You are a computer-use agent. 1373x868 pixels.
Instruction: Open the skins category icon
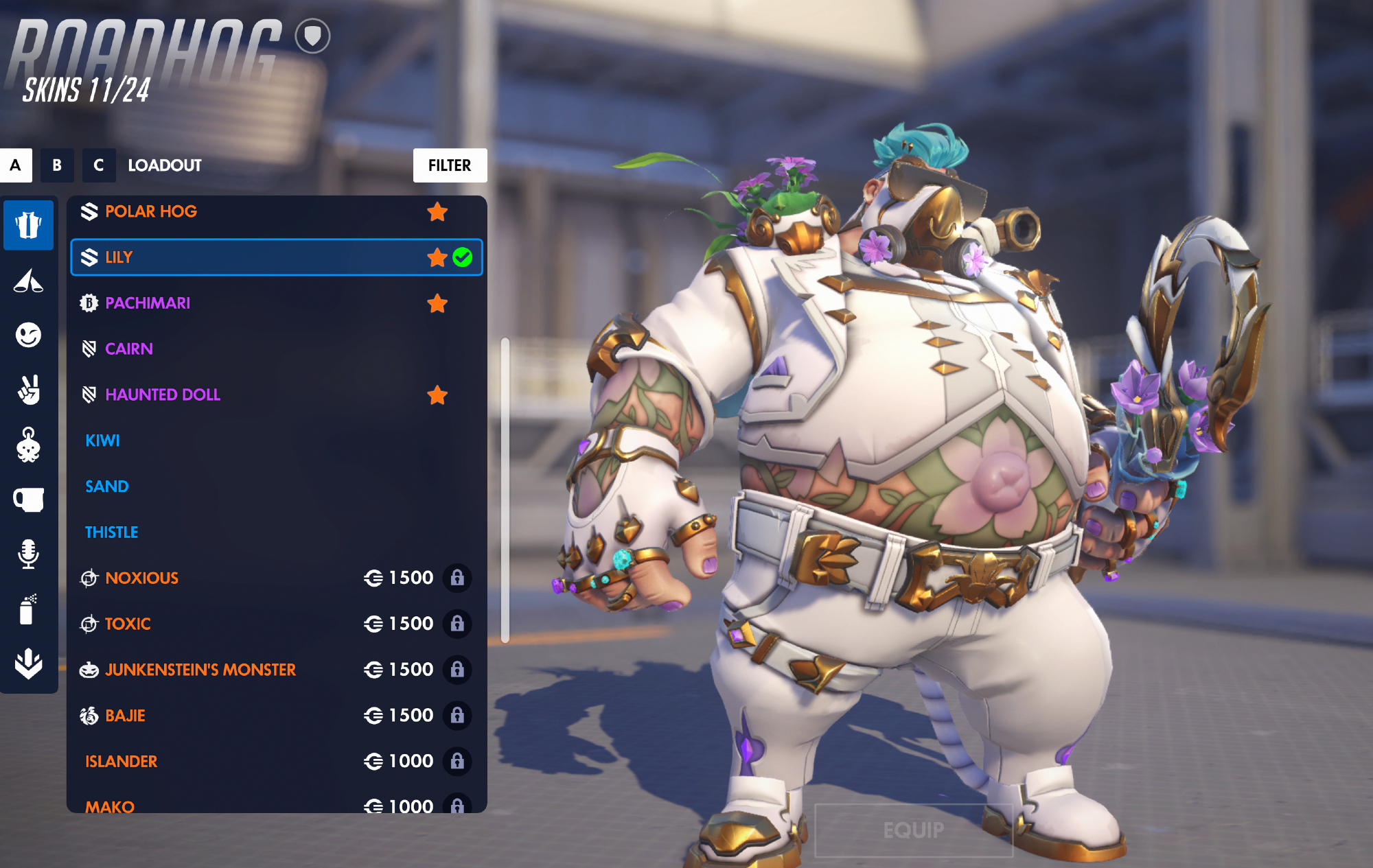[x=28, y=225]
